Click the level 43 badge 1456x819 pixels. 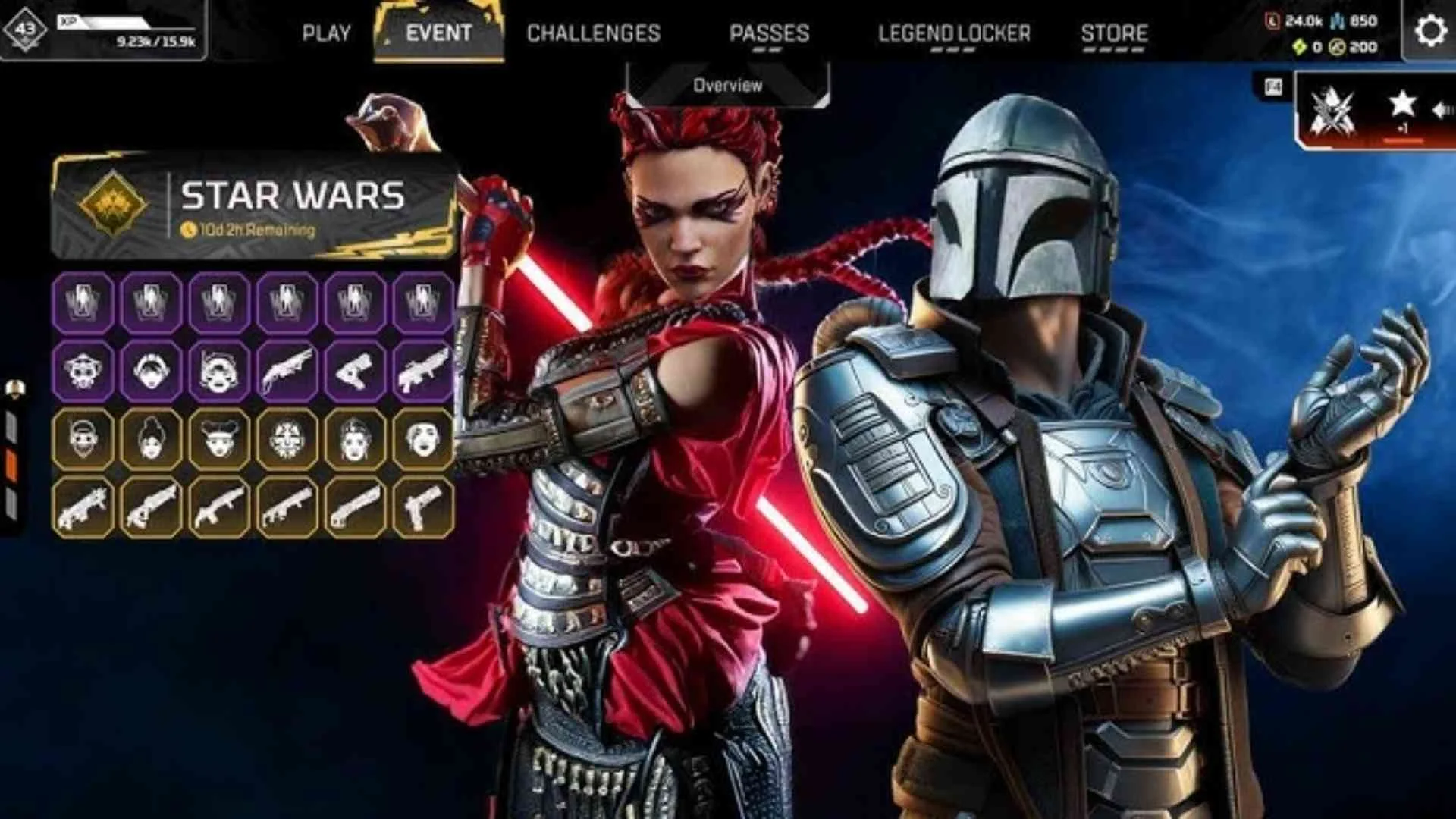(x=24, y=27)
